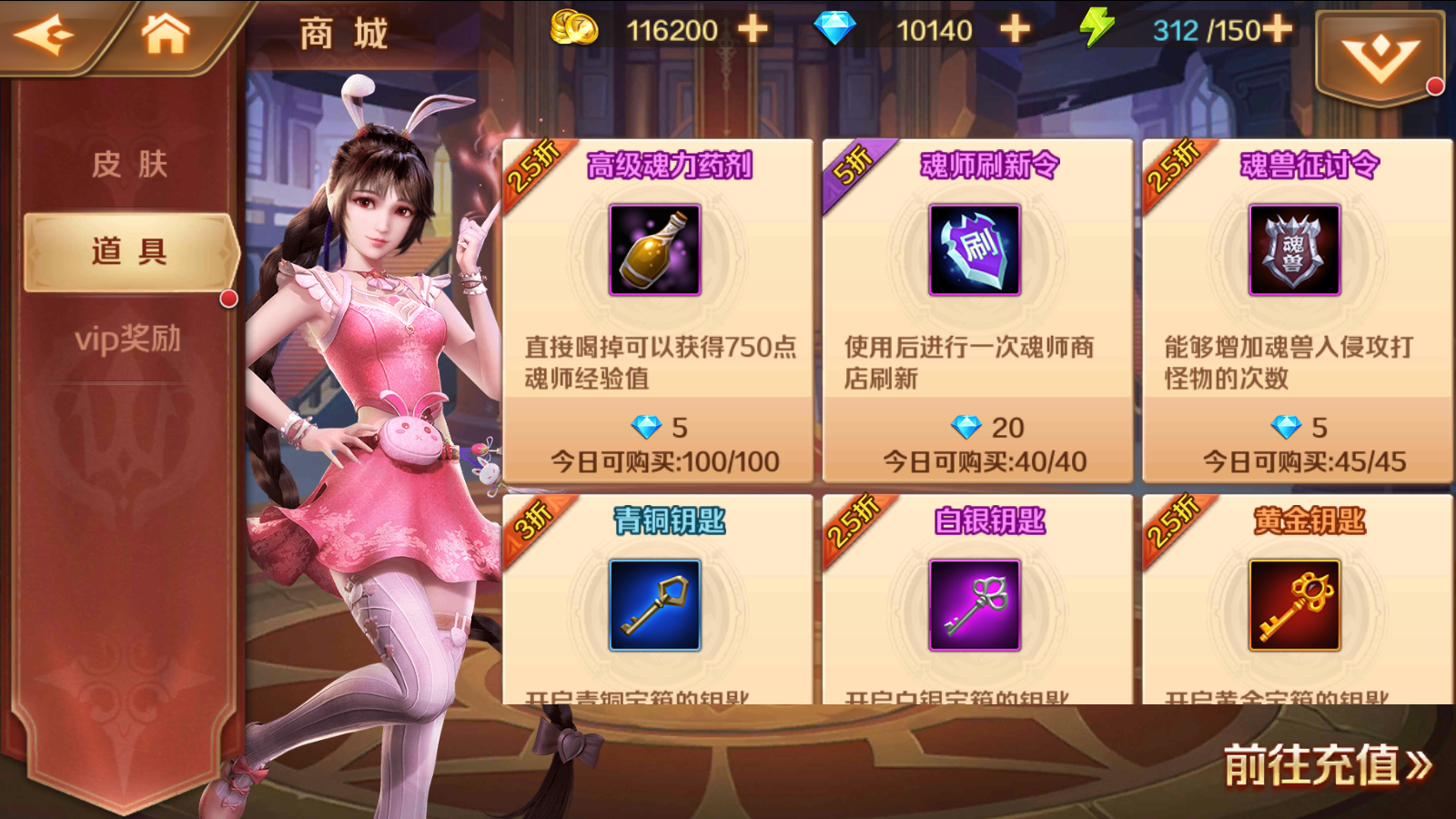The image size is (1456, 819).
Task: Expand the top-right dropdown arrow menu
Action: coord(1380,57)
